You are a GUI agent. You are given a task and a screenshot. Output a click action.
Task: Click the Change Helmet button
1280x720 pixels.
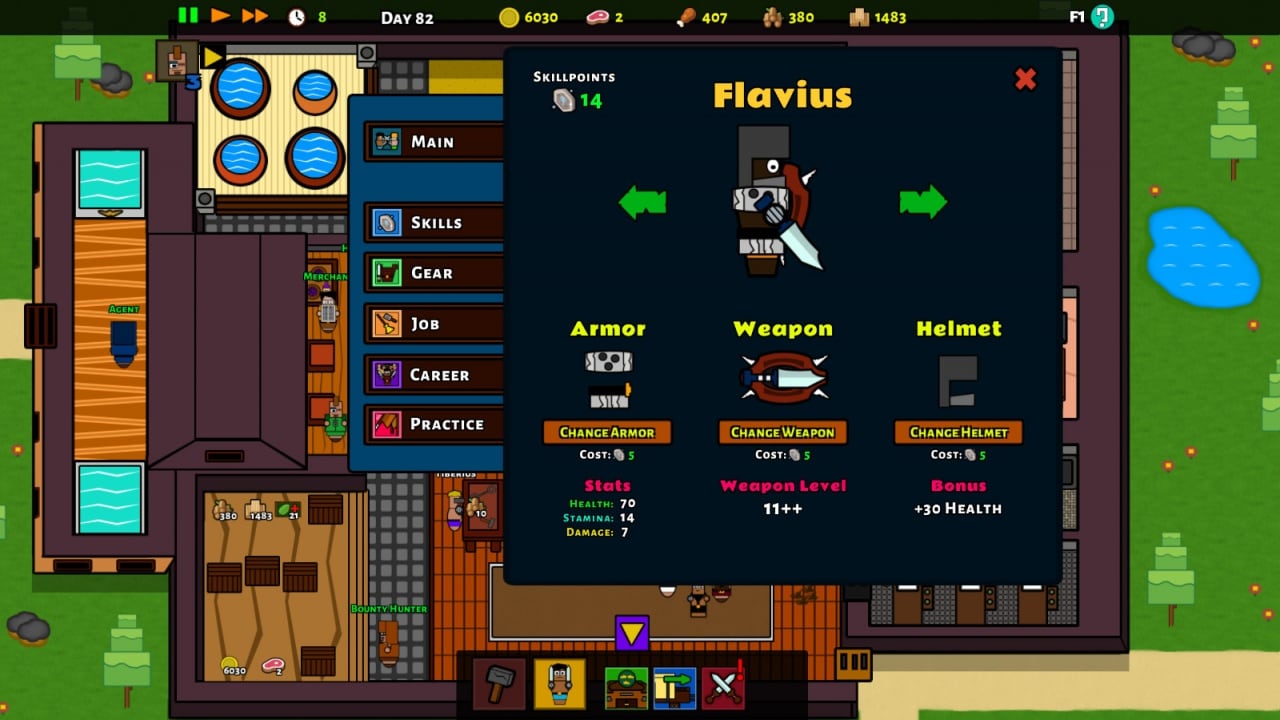pyautogui.click(x=958, y=432)
